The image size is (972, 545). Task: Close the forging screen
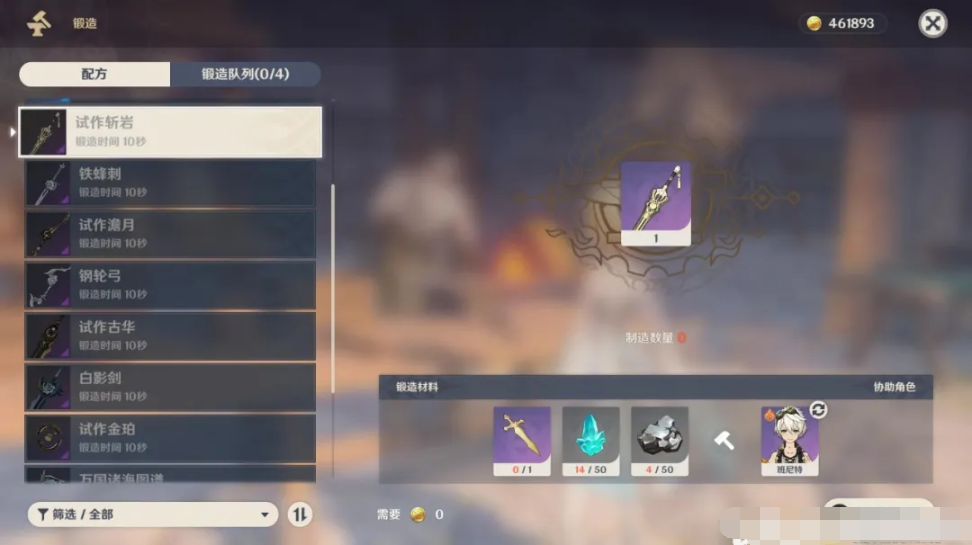[x=932, y=23]
